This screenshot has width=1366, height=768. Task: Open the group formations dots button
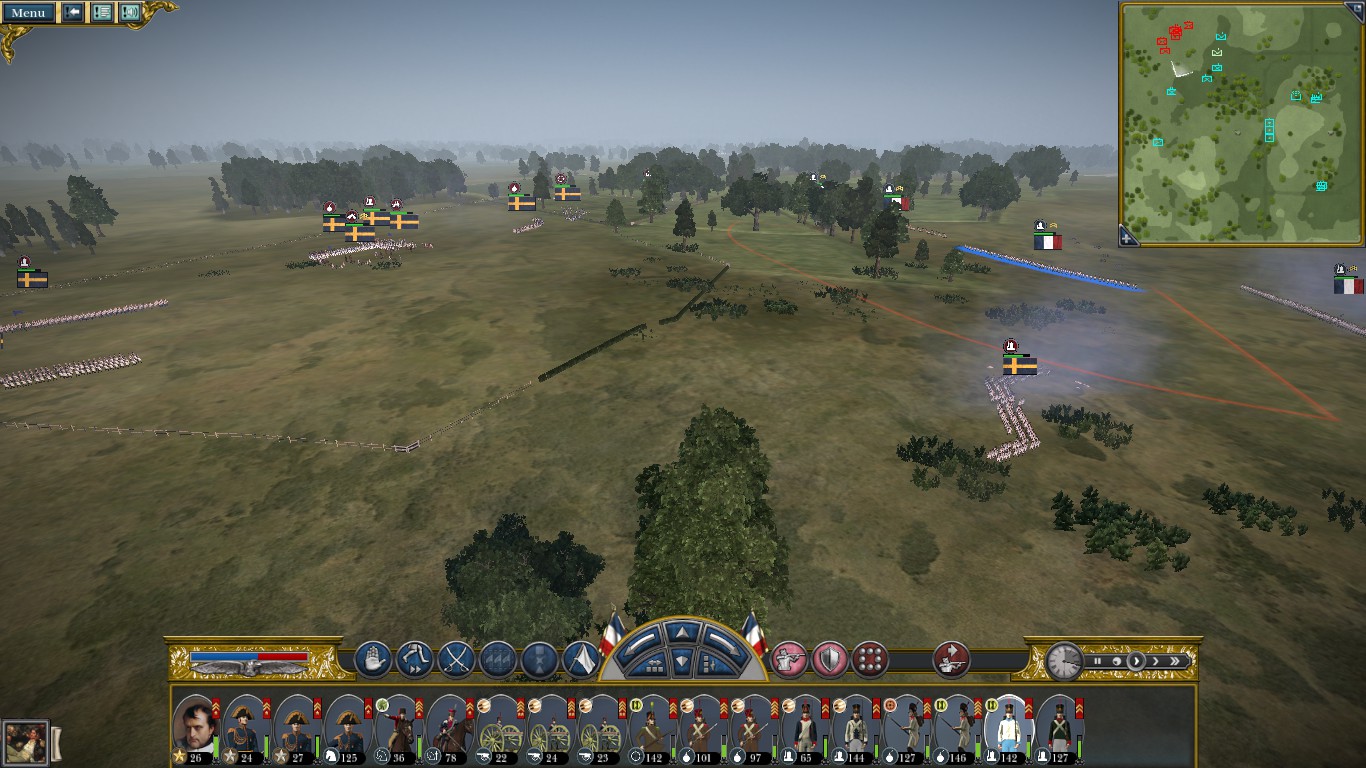coord(871,660)
